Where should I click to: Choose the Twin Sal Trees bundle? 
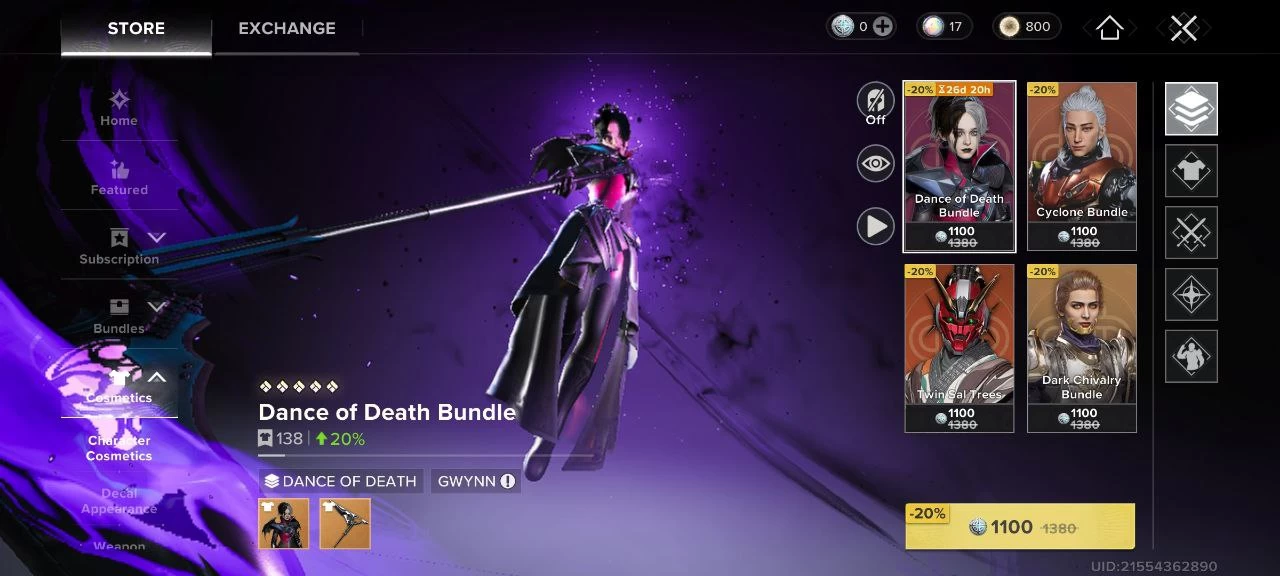click(x=959, y=347)
